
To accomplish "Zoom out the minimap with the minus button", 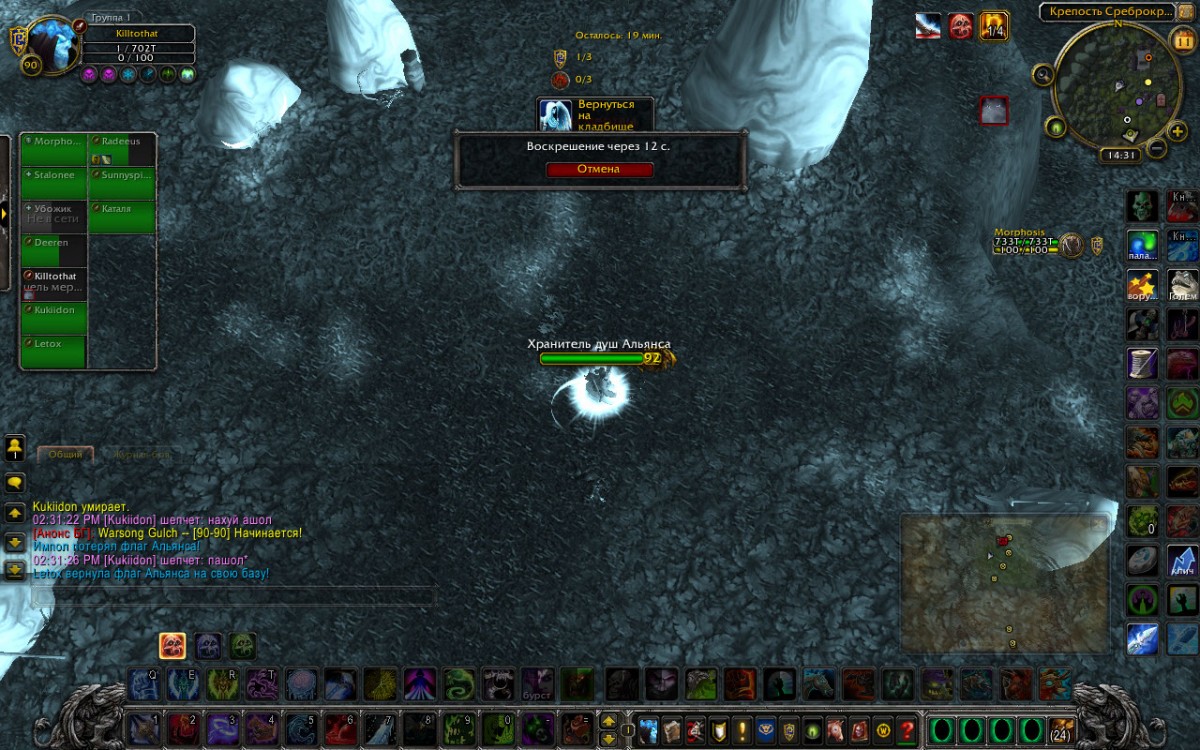I will click(1156, 148).
